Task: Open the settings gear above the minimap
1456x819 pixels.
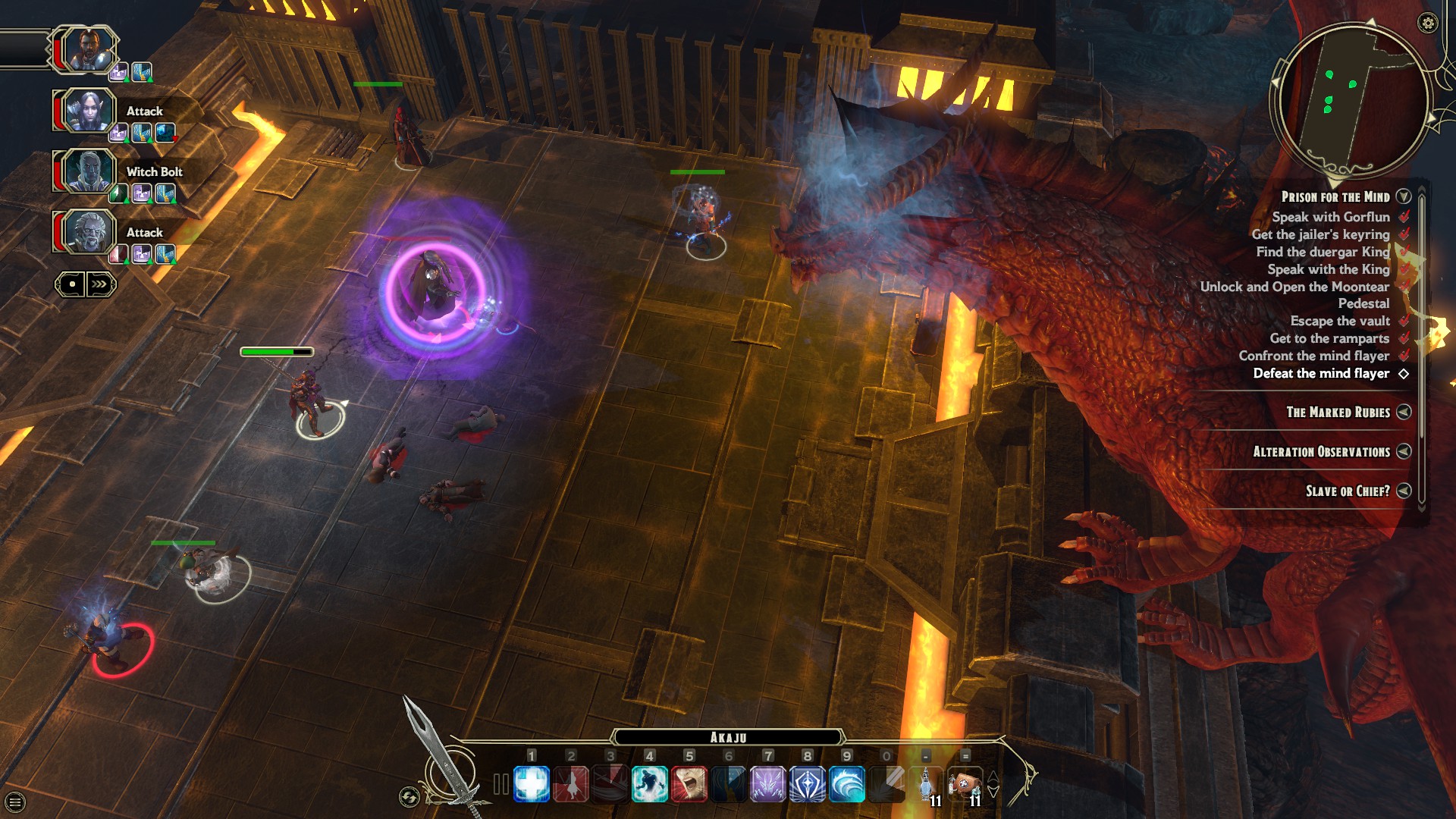Action: 1429,24
